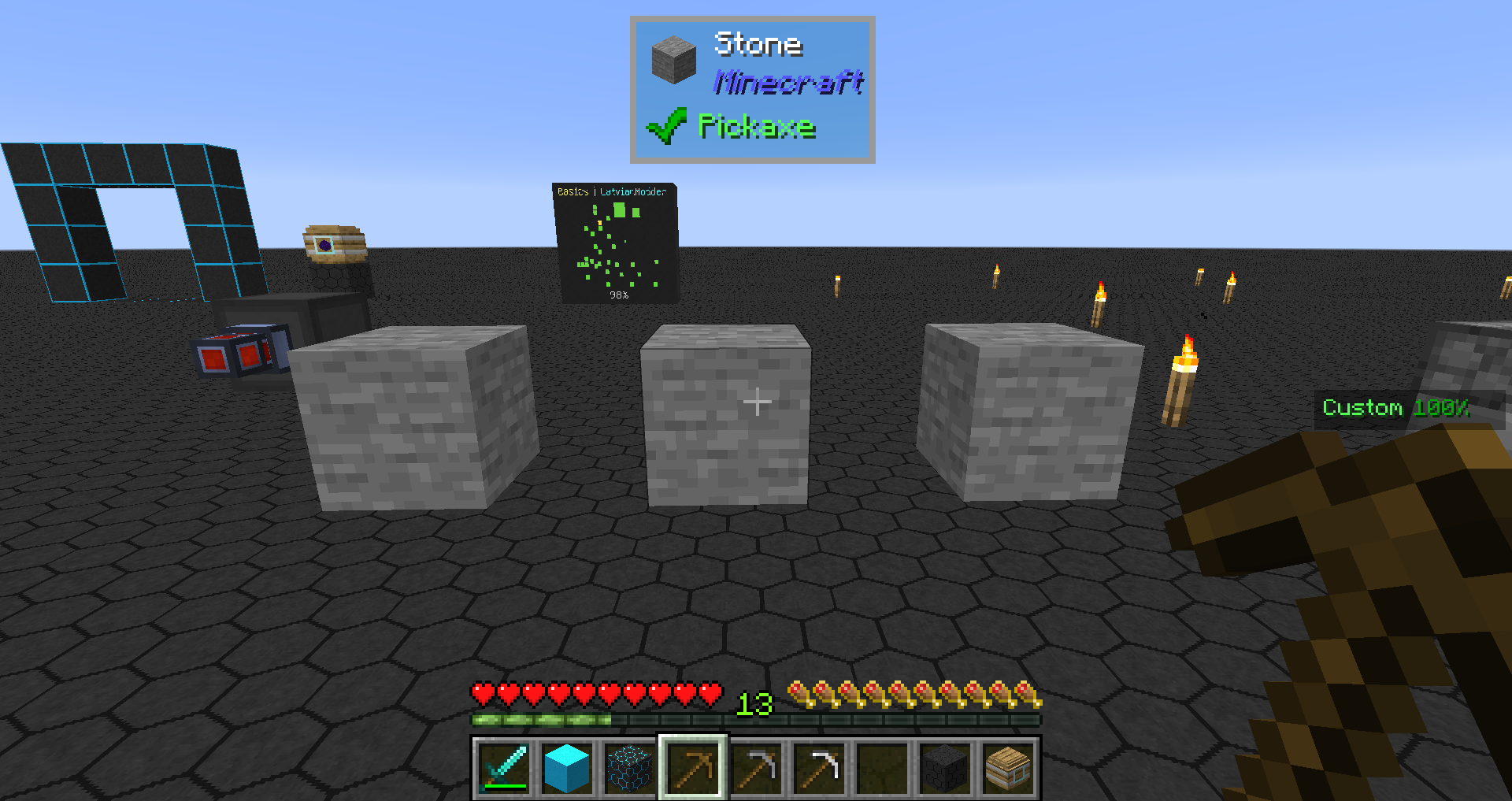This screenshot has width=1512, height=801.
Task: Select the dark block with cyan hexagon lines
Action: click(x=630, y=767)
